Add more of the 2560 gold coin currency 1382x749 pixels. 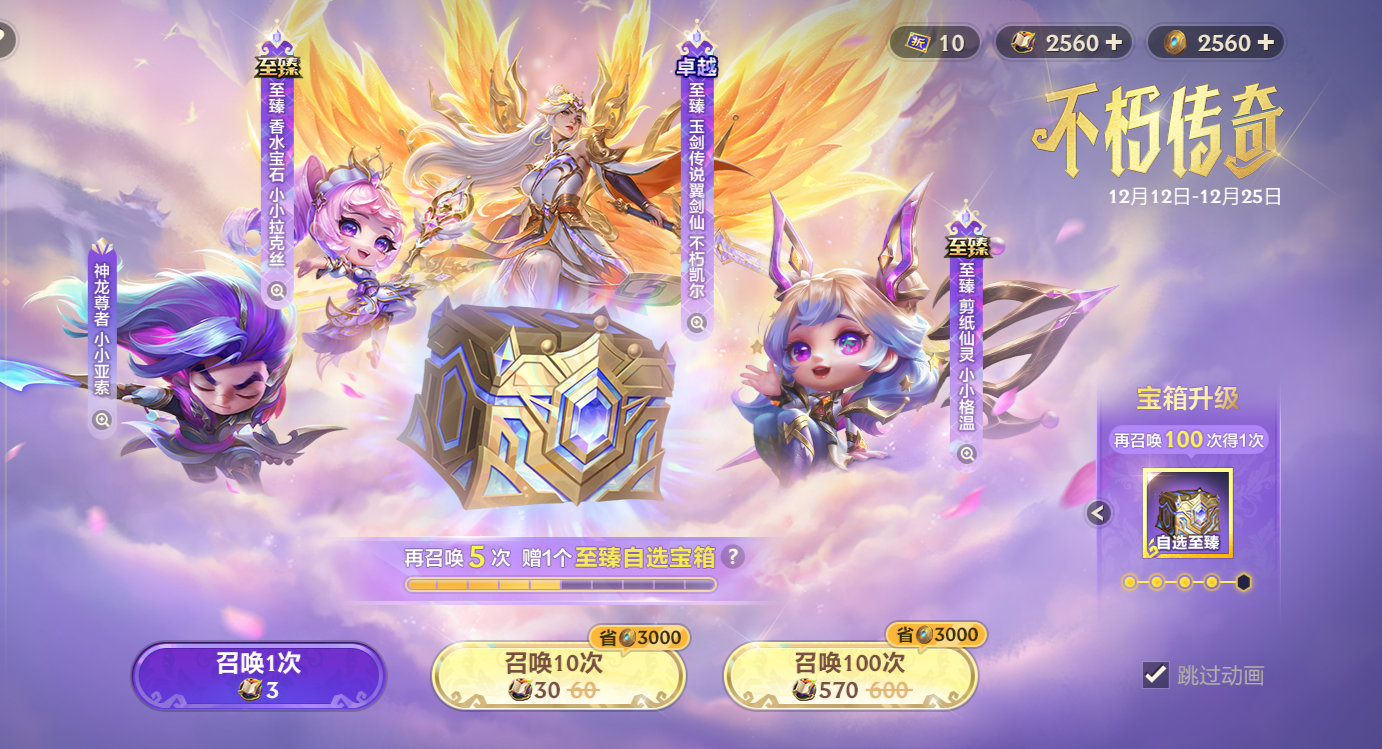[1265, 43]
